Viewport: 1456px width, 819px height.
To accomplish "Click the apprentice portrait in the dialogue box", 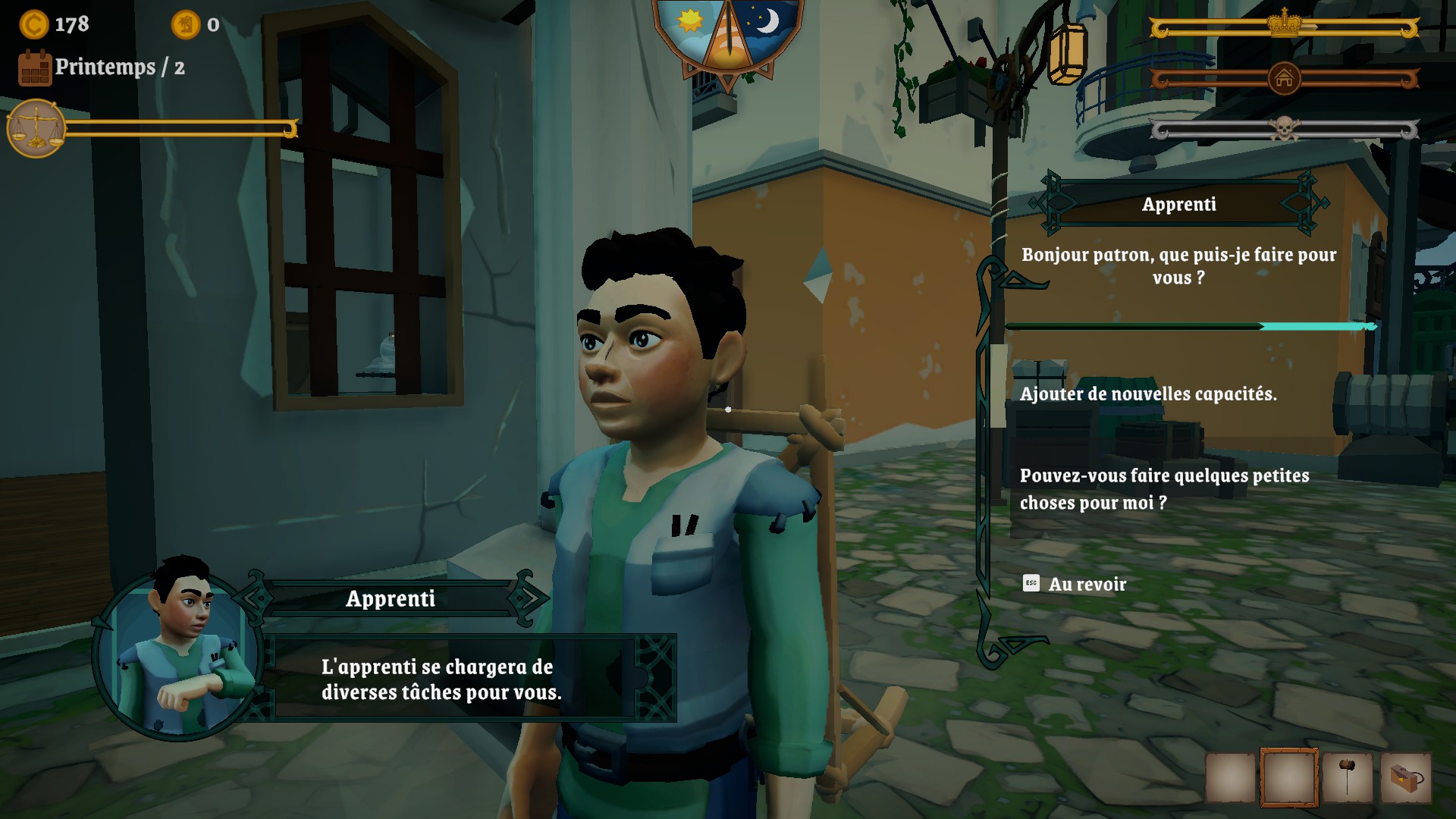I will (179, 654).
